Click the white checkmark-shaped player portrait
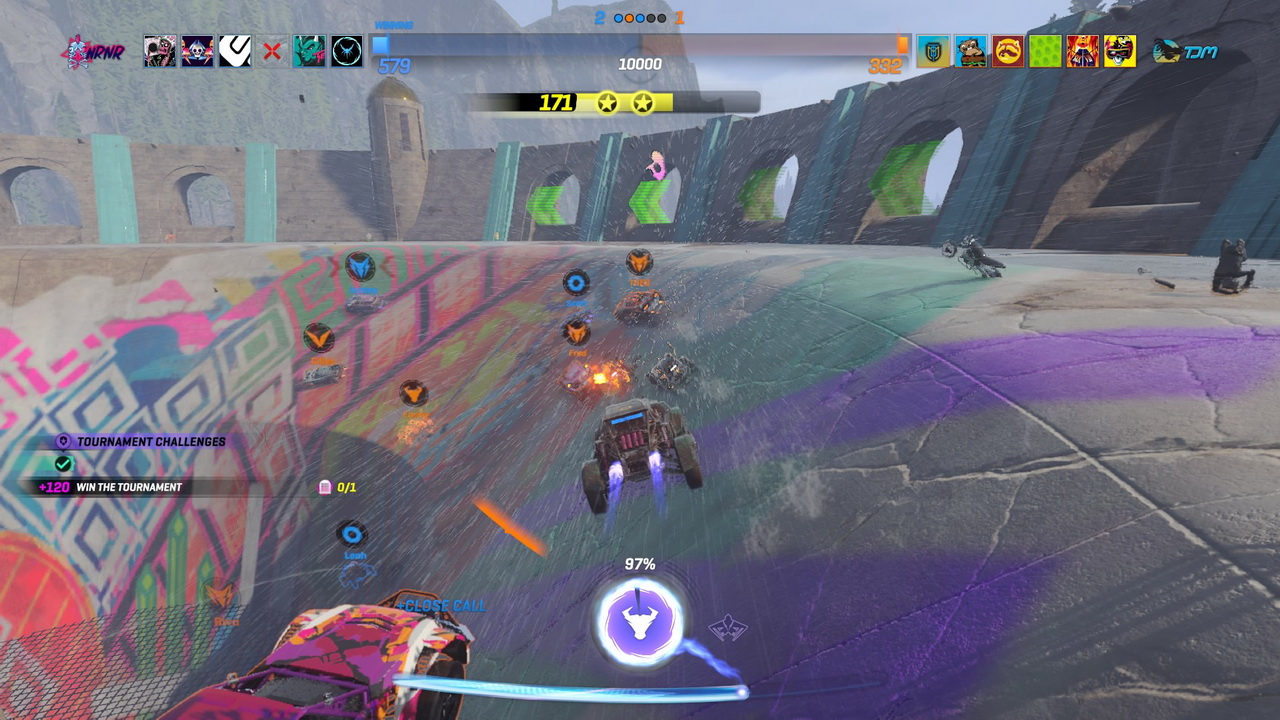1280x720 pixels. click(x=235, y=51)
